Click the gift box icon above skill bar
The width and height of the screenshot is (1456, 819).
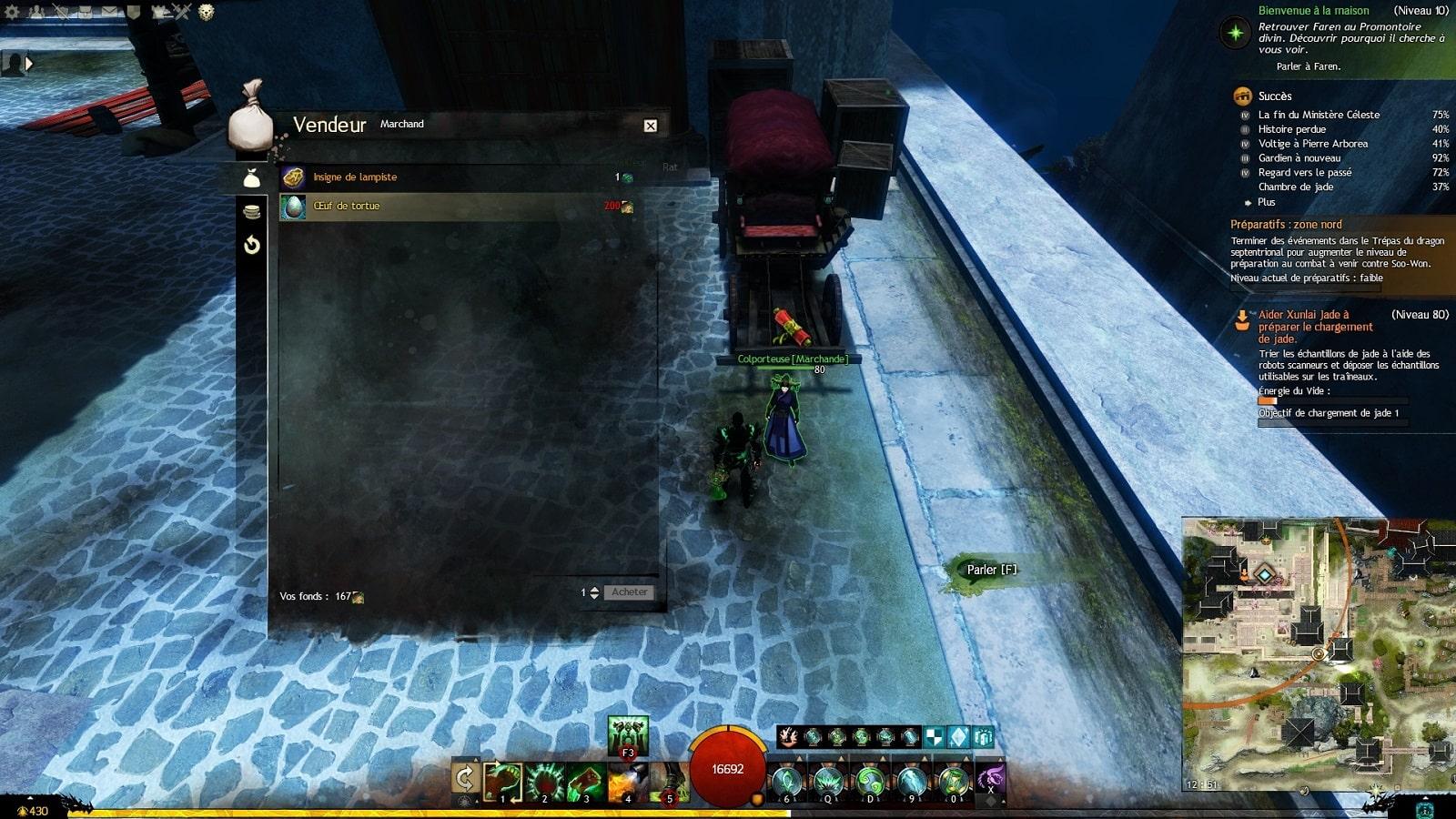(x=983, y=737)
